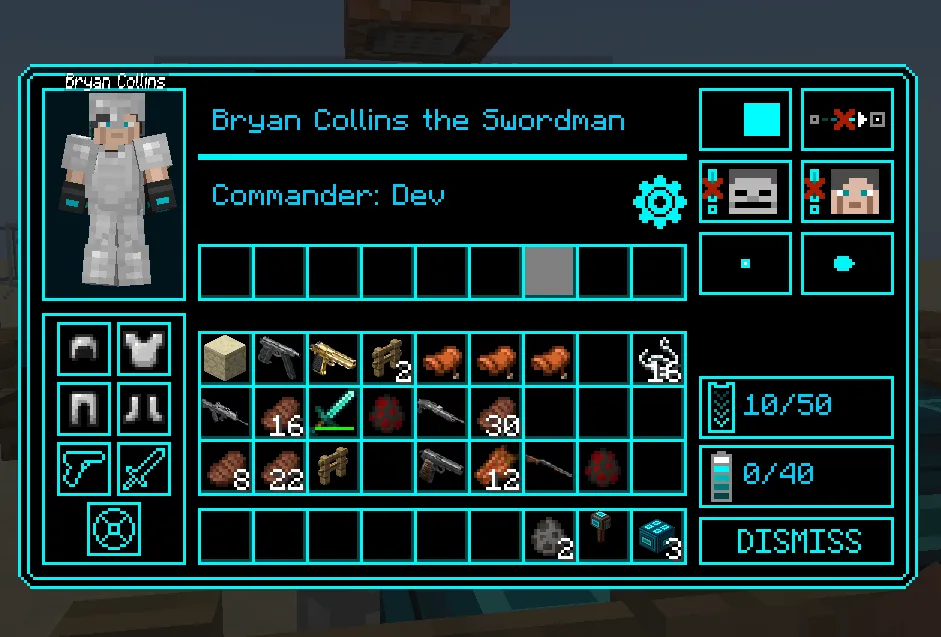
Task: Select the sandstone block slot
Action: 225,358
